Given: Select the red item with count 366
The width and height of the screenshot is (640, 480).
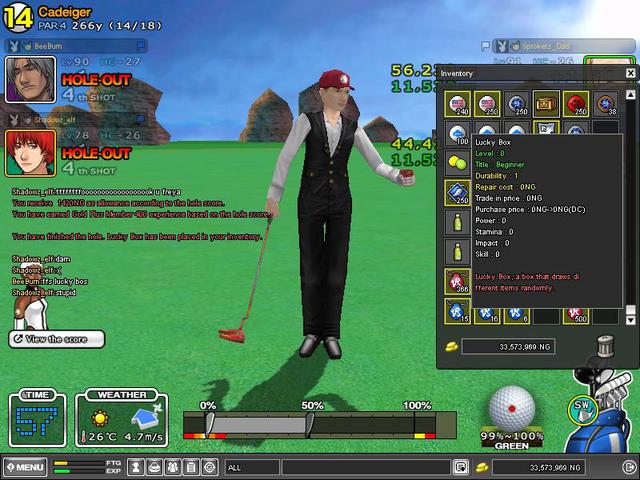Looking at the screenshot, I should point(459,281).
